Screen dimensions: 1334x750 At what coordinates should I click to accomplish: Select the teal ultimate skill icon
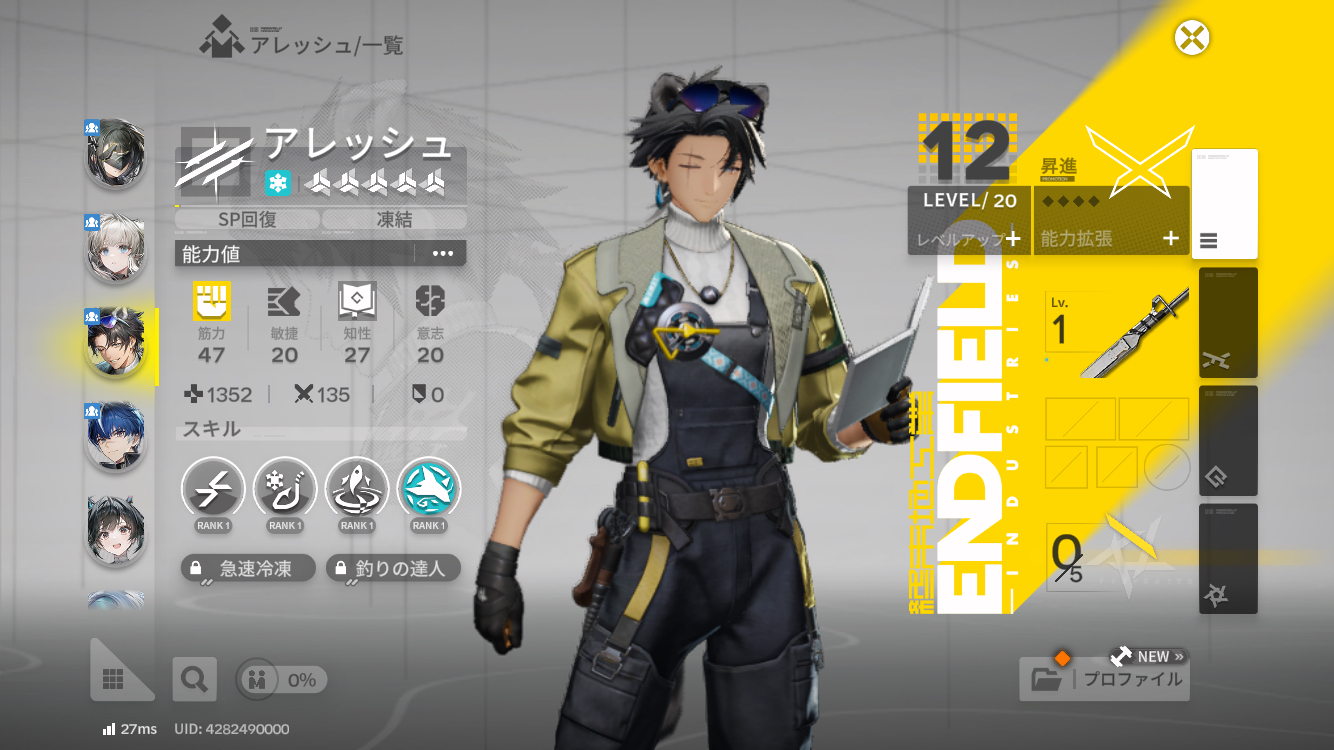429,490
